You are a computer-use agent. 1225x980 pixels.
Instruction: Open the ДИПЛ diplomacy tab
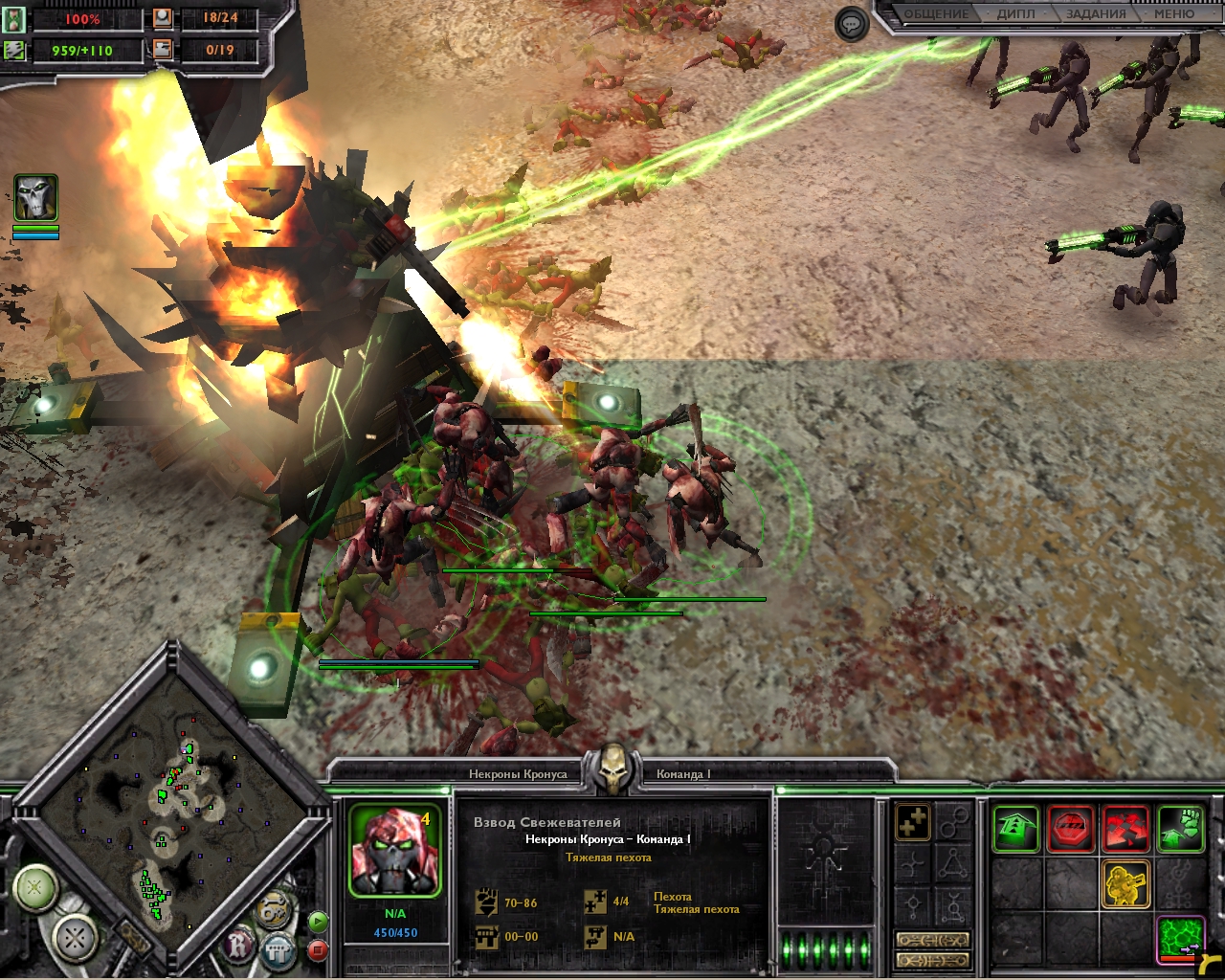[1015, 14]
